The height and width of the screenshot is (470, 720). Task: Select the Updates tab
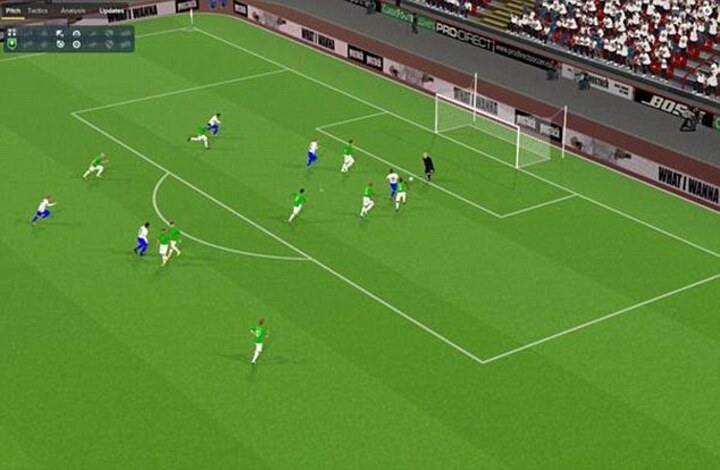111,10
